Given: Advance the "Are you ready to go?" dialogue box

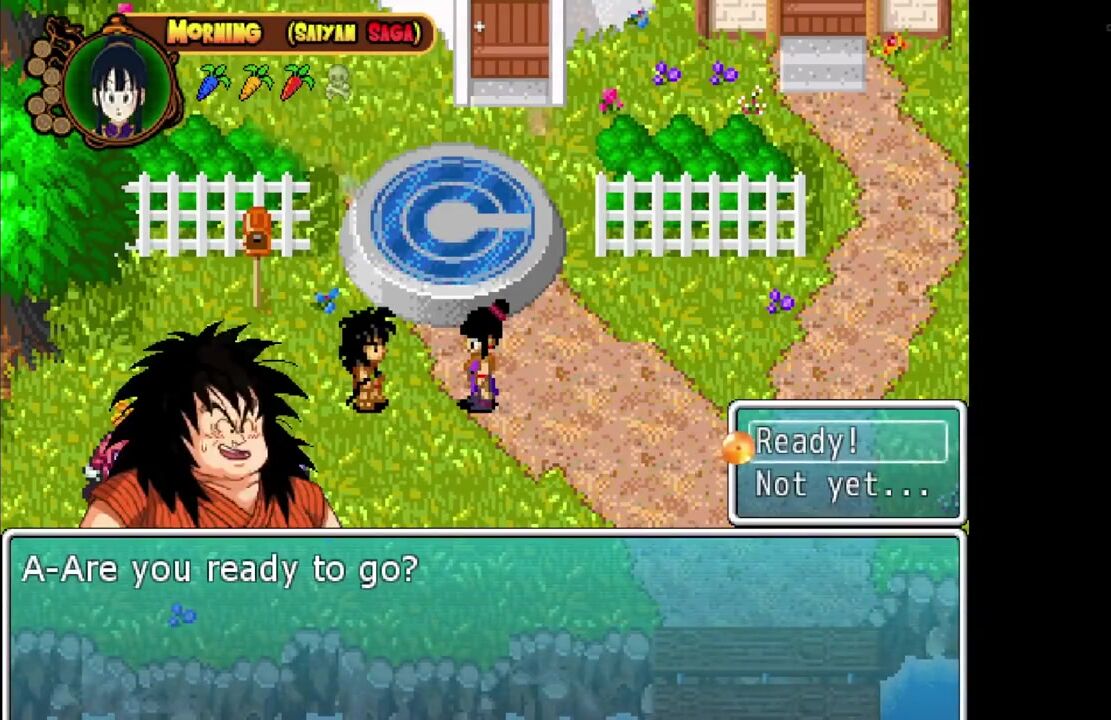Looking at the screenshot, I should tap(484, 622).
